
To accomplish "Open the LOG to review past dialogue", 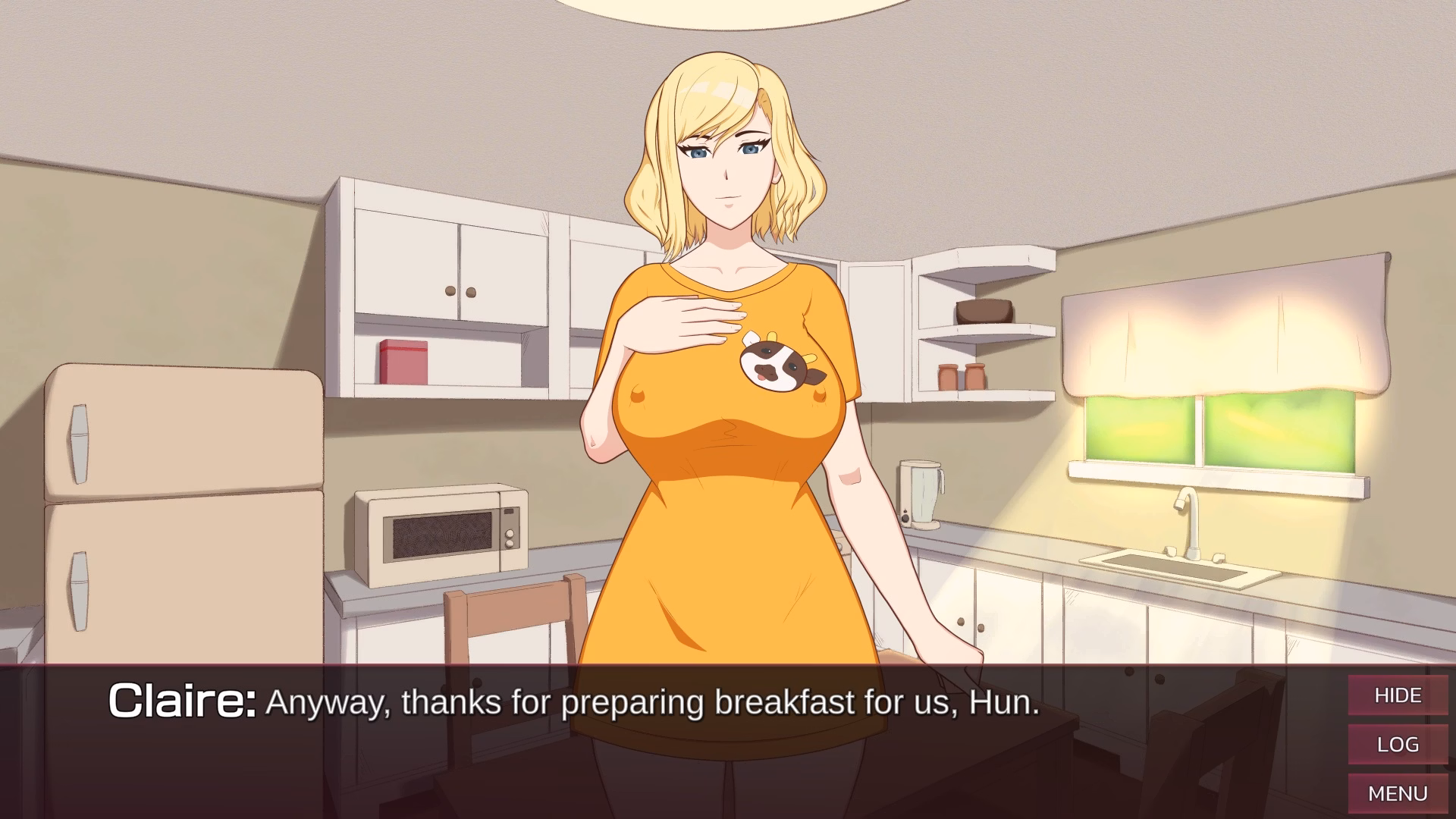I will click(x=1398, y=744).
